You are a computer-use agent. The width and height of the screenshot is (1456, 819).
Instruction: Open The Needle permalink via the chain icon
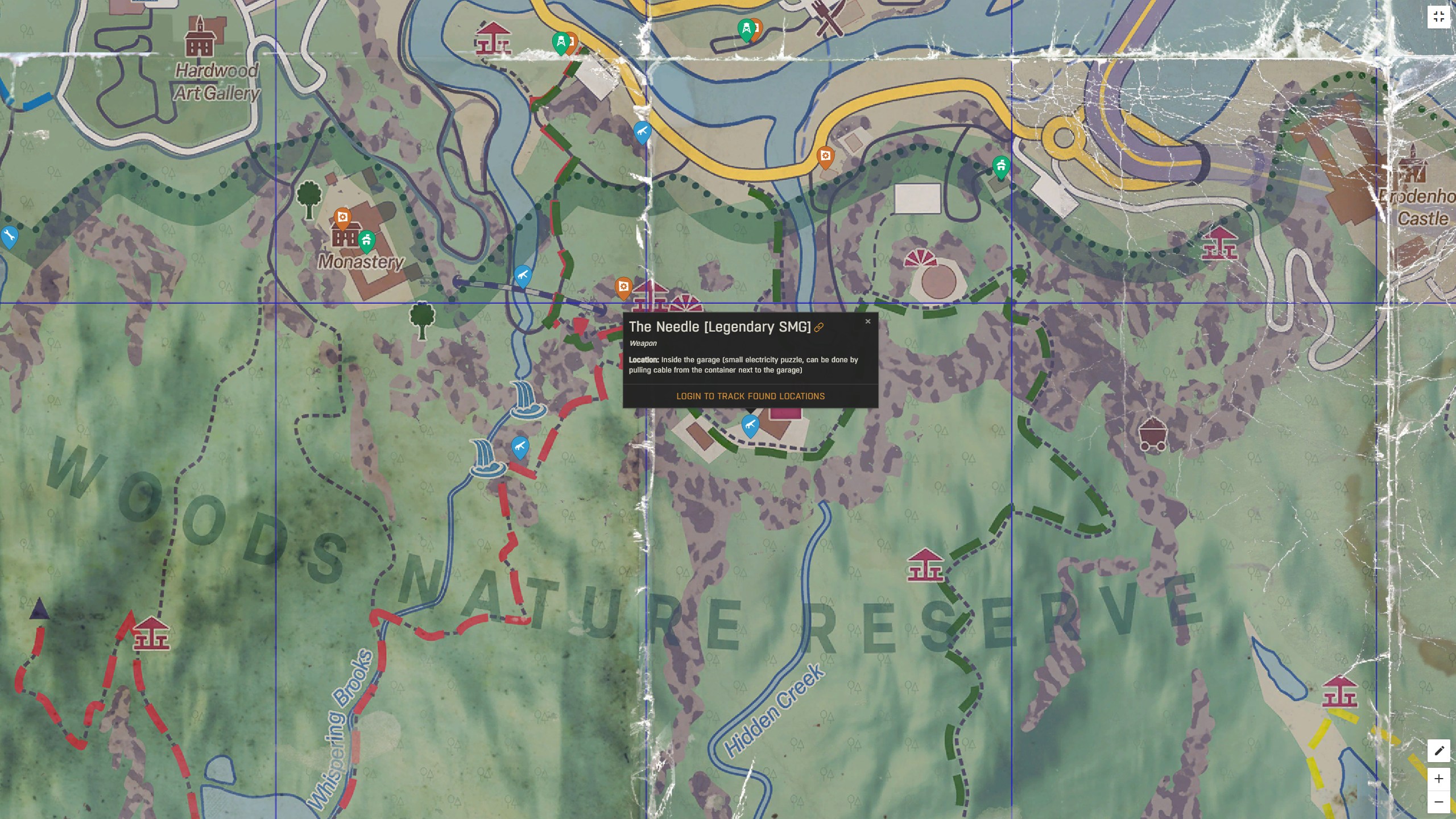pos(819,326)
